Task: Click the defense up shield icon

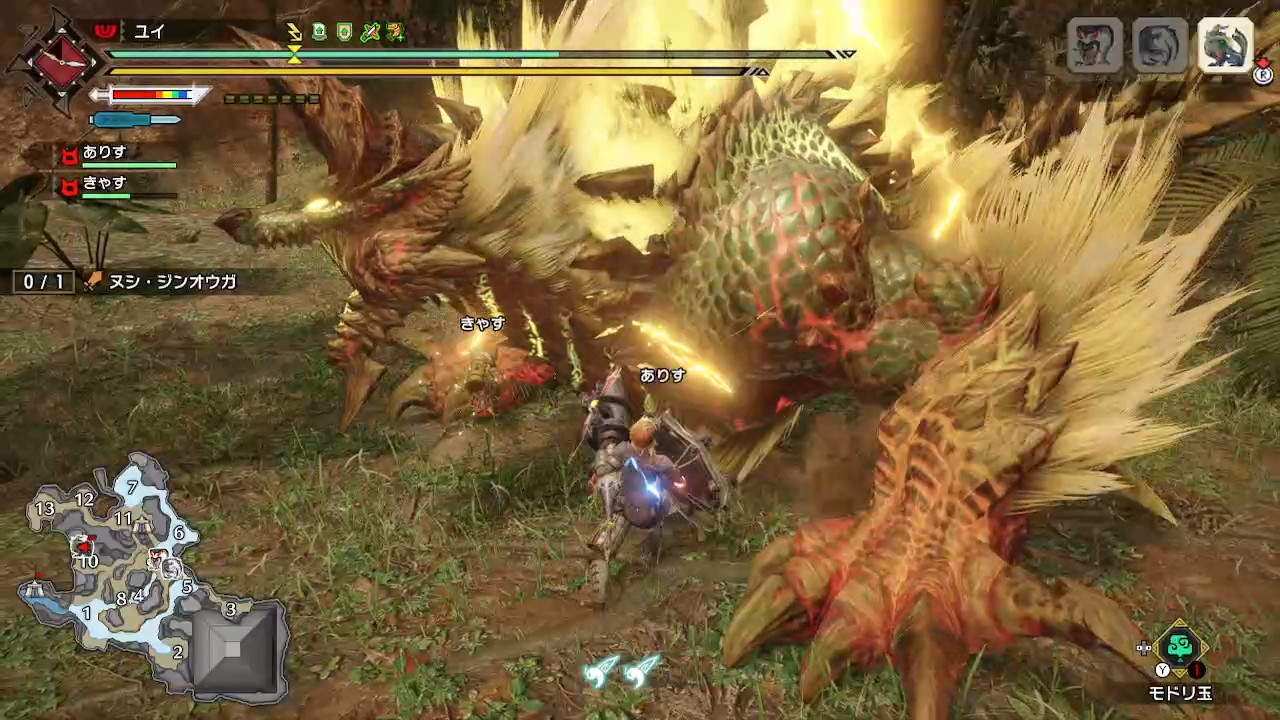Action: [x=343, y=32]
